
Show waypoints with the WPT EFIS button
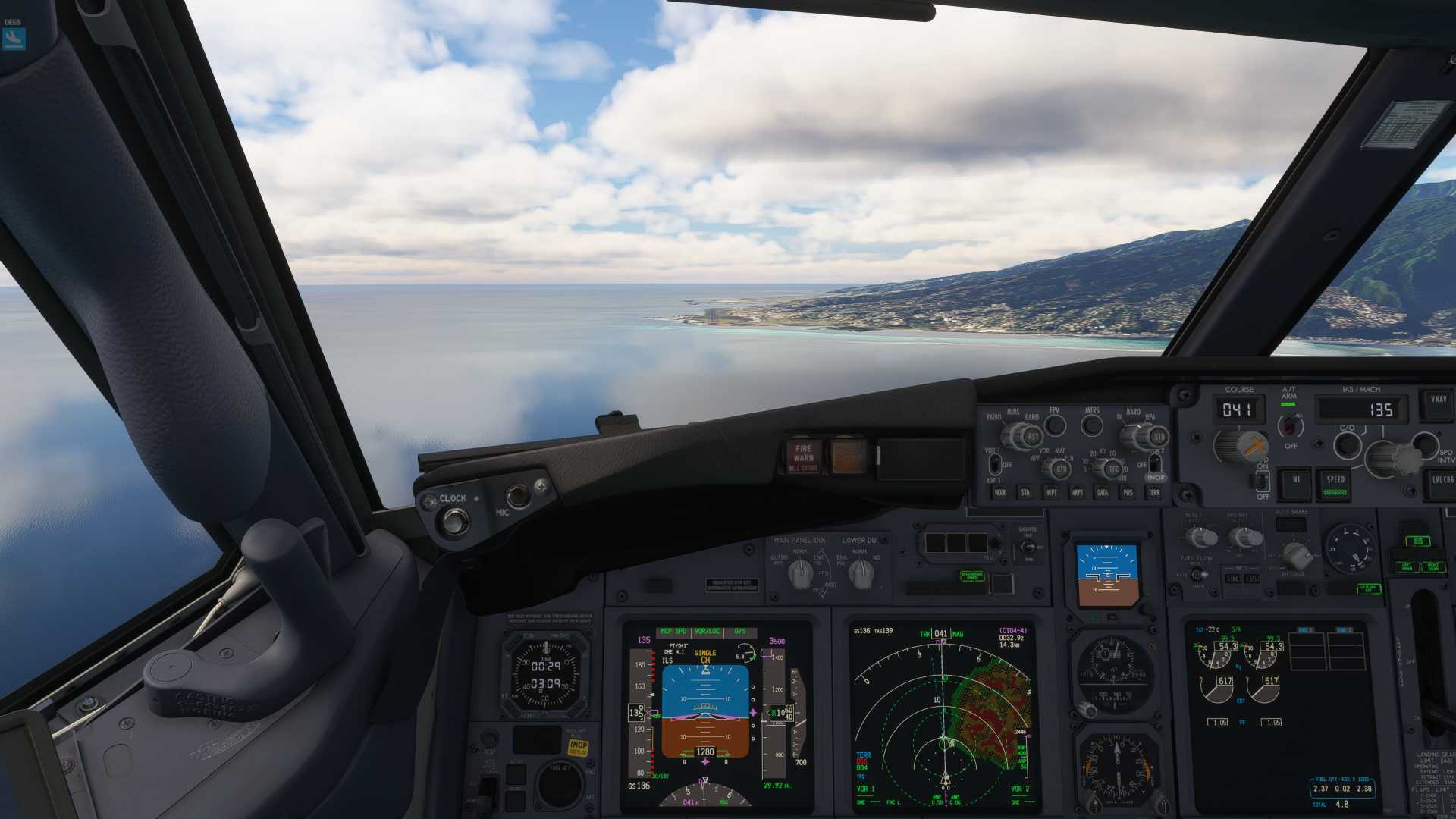point(1051,493)
